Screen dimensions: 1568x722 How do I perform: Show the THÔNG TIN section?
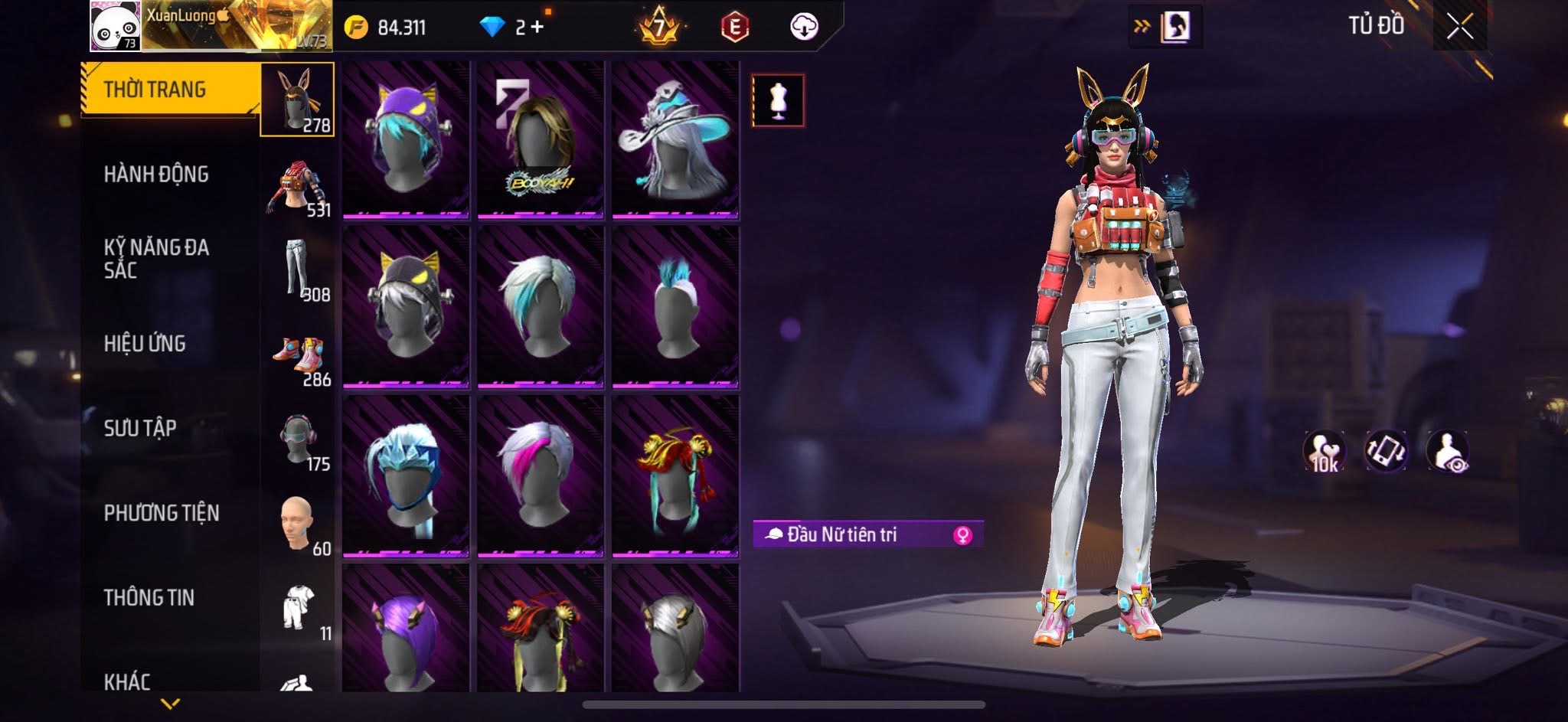149,597
